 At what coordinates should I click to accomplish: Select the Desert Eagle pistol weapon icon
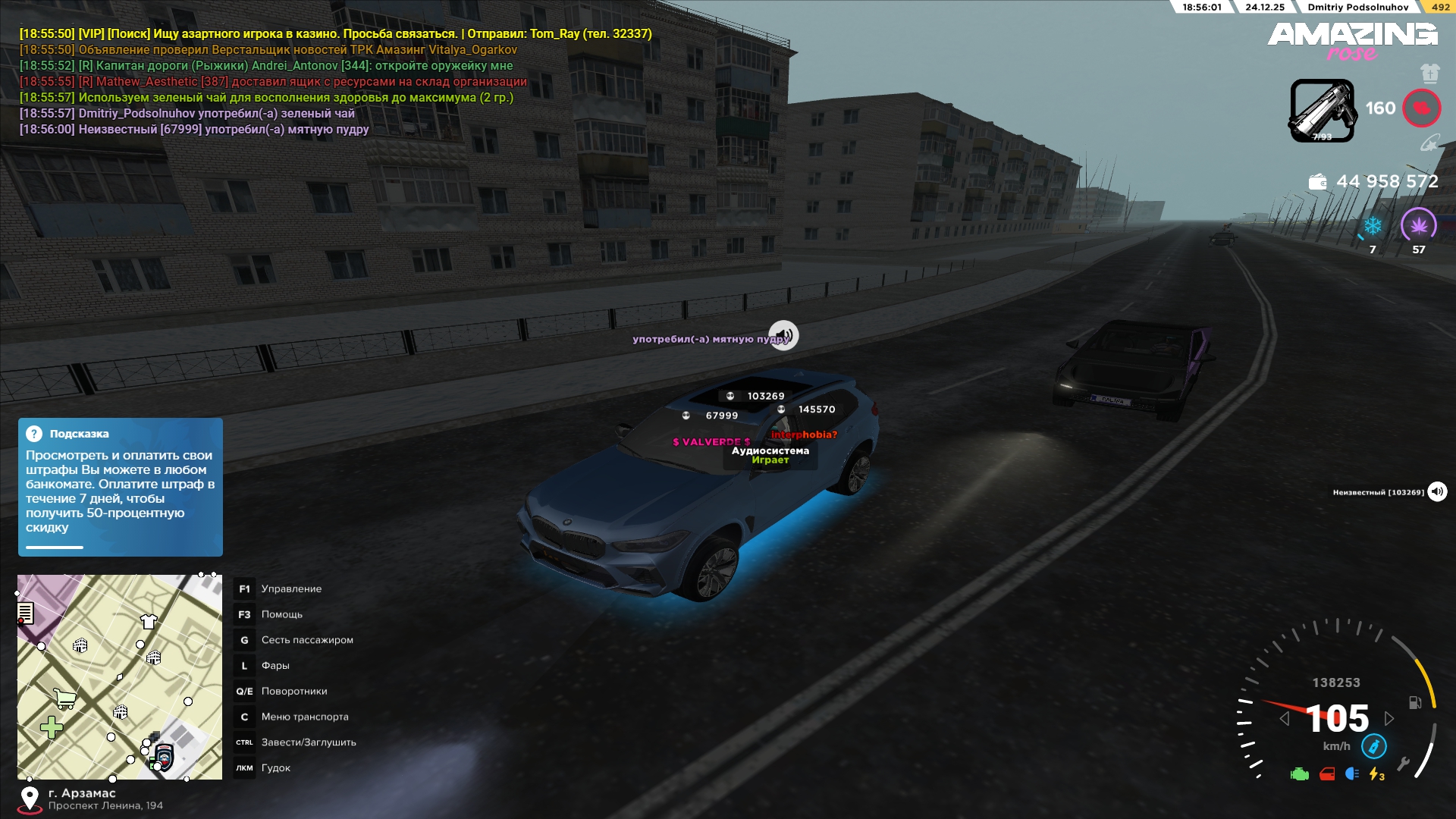pos(1322,110)
